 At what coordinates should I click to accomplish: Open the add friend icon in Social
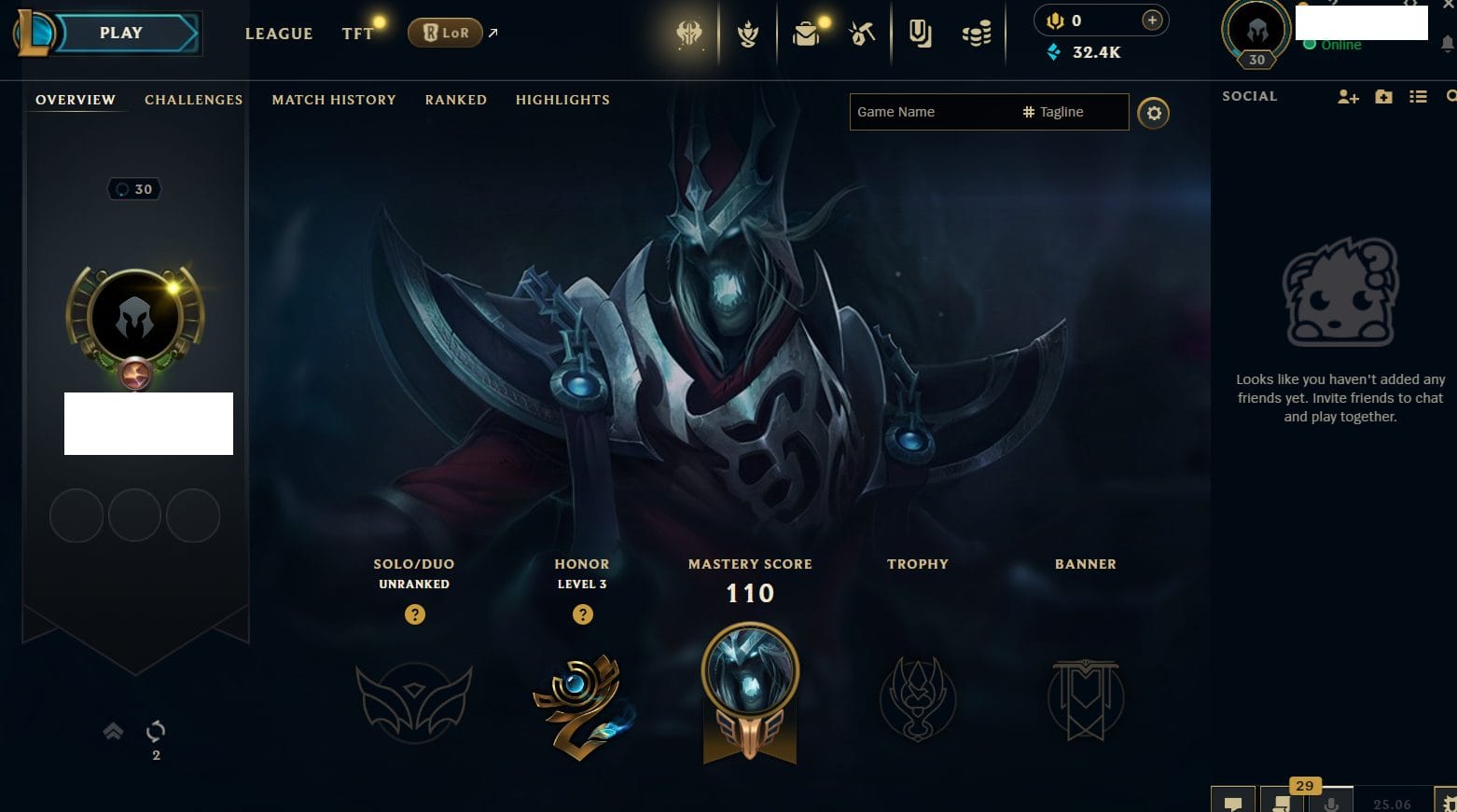click(x=1347, y=96)
